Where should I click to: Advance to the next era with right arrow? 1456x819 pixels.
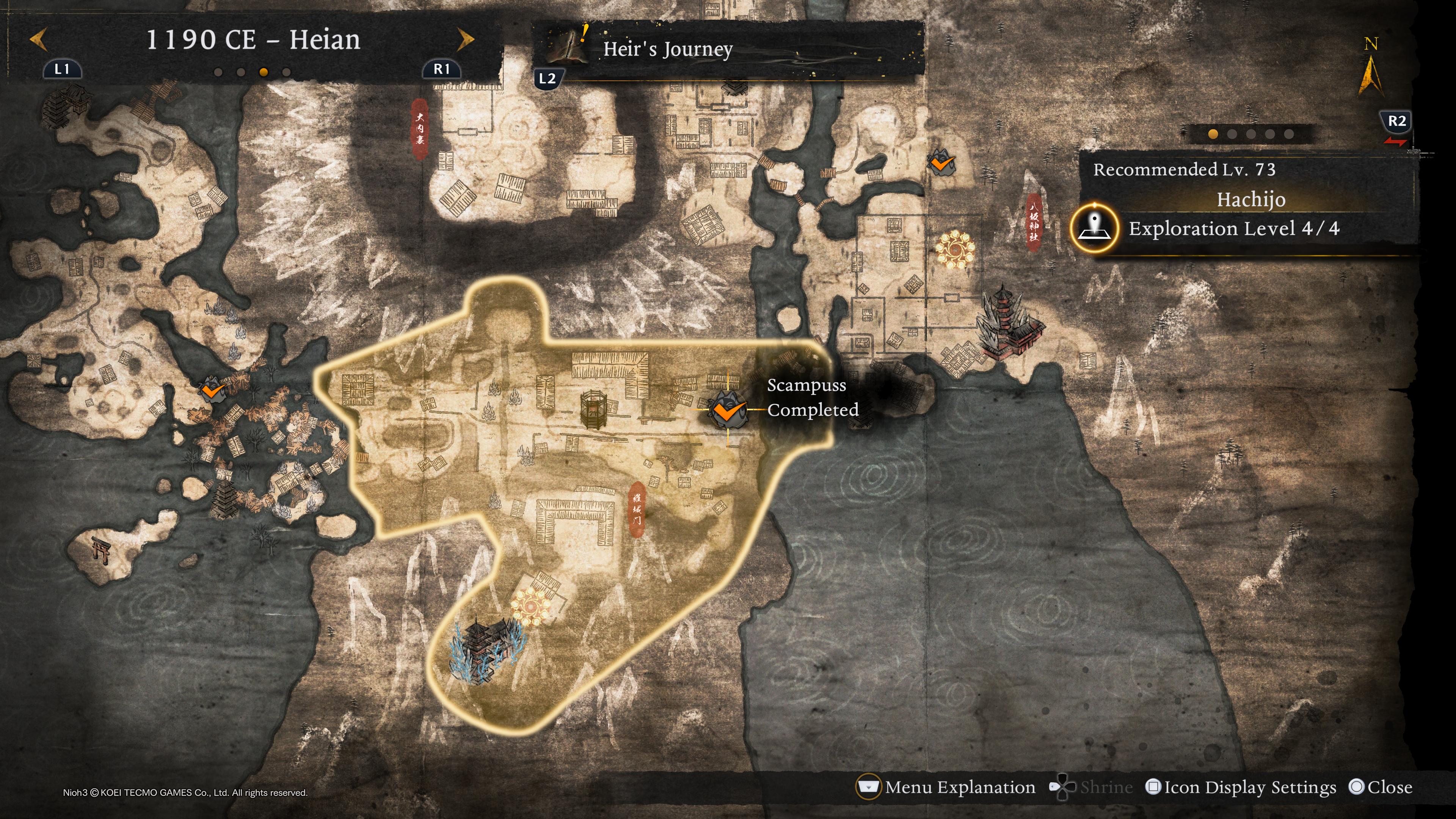pyautogui.click(x=465, y=39)
